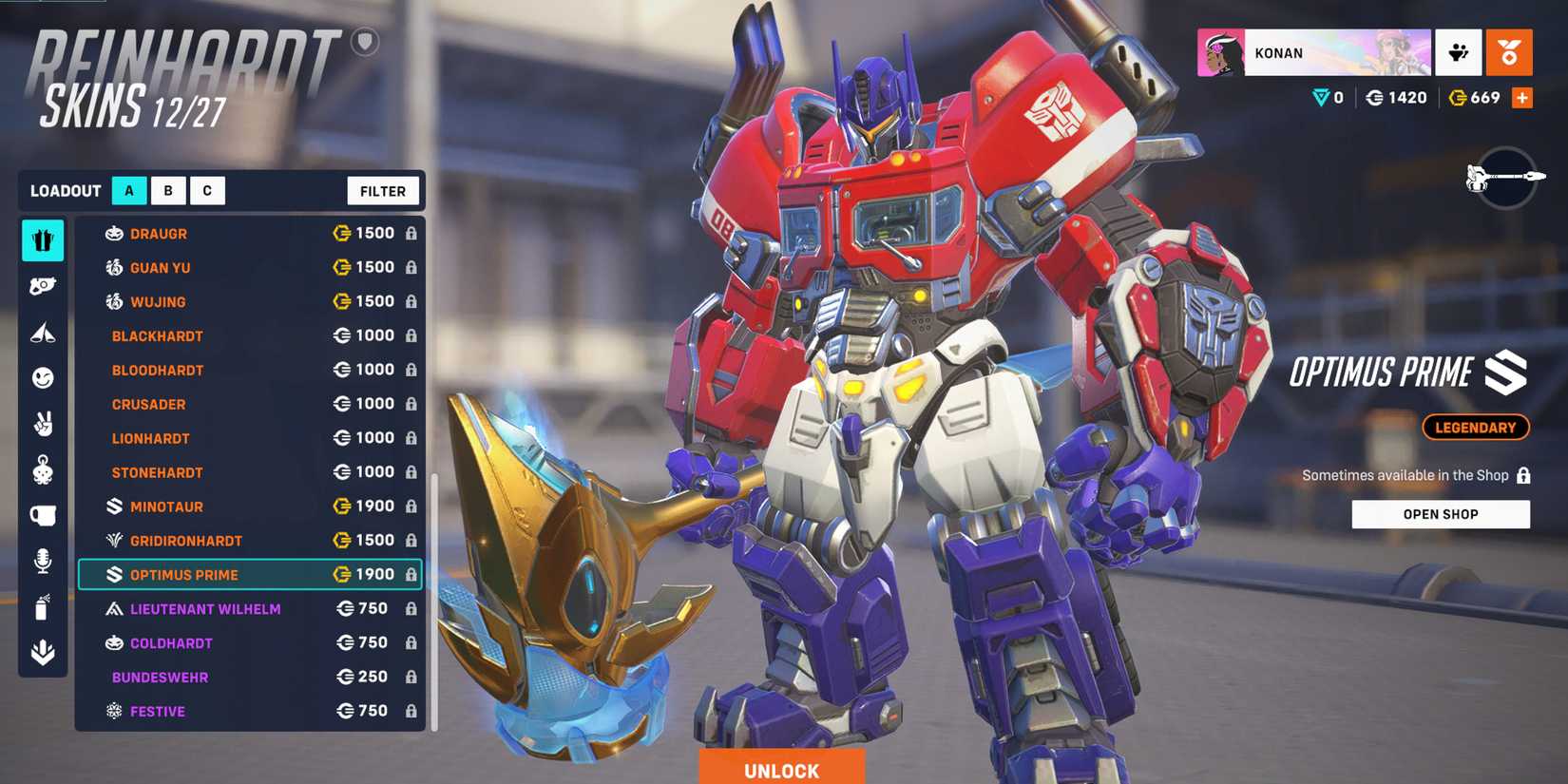The height and width of the screenshot is (784, 1568).
Task: Select the Skins gauntlet icon in the sidebar
Action: click(43, 240)
